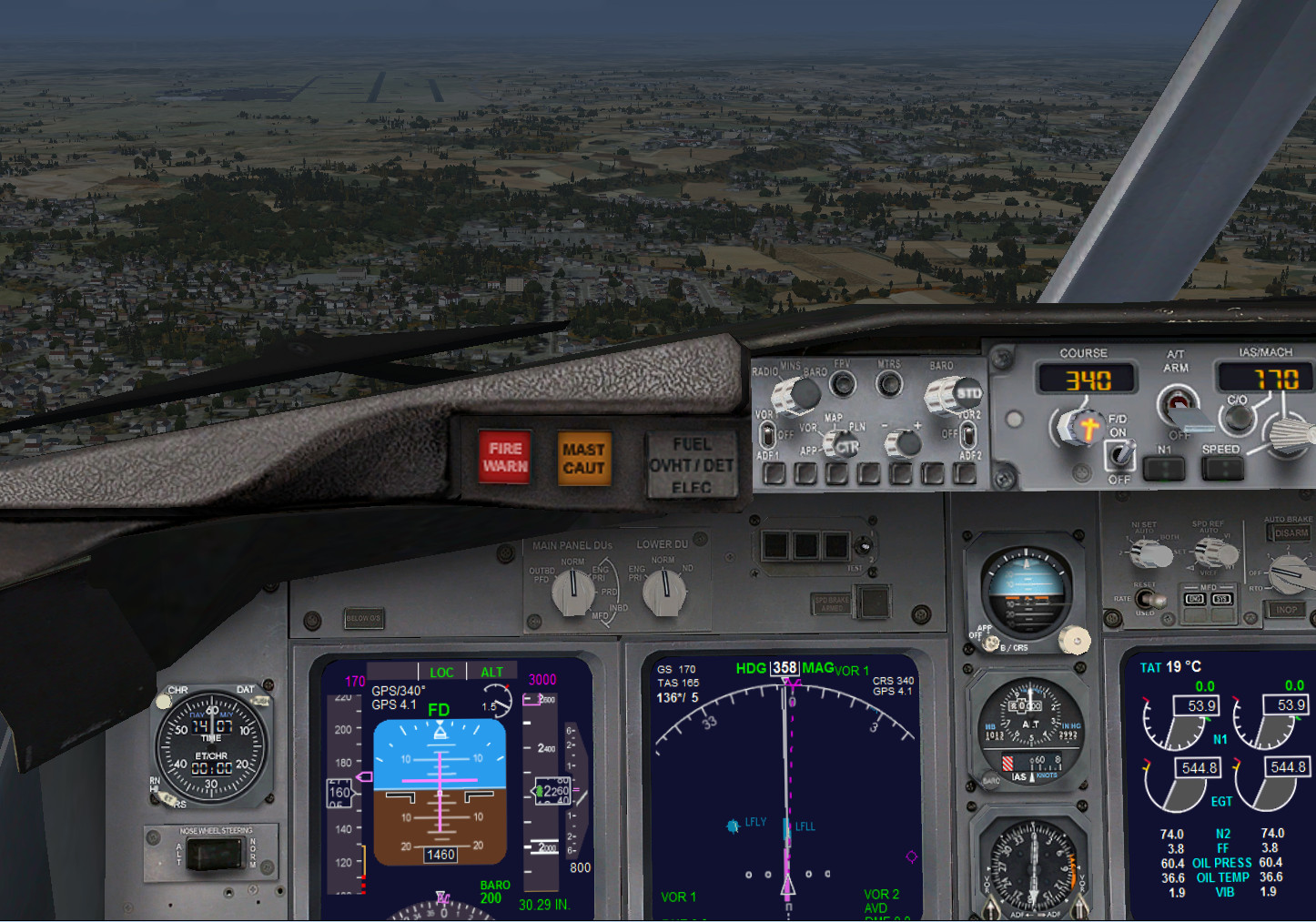The width and height of the screenshot is (1316, 922).
Task: Turn the MAIN PANEL DUs selector
Action: 572,593
